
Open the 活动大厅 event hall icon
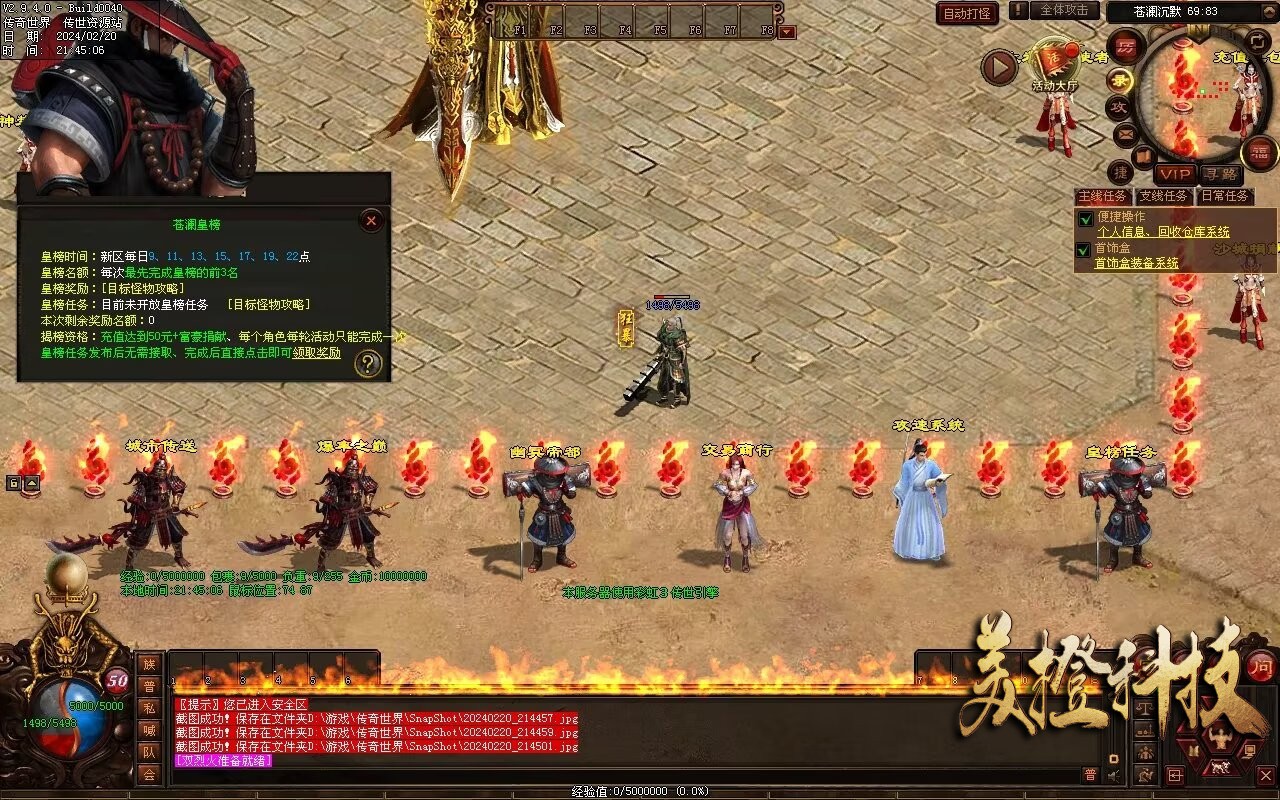(x=1055, y=66)
